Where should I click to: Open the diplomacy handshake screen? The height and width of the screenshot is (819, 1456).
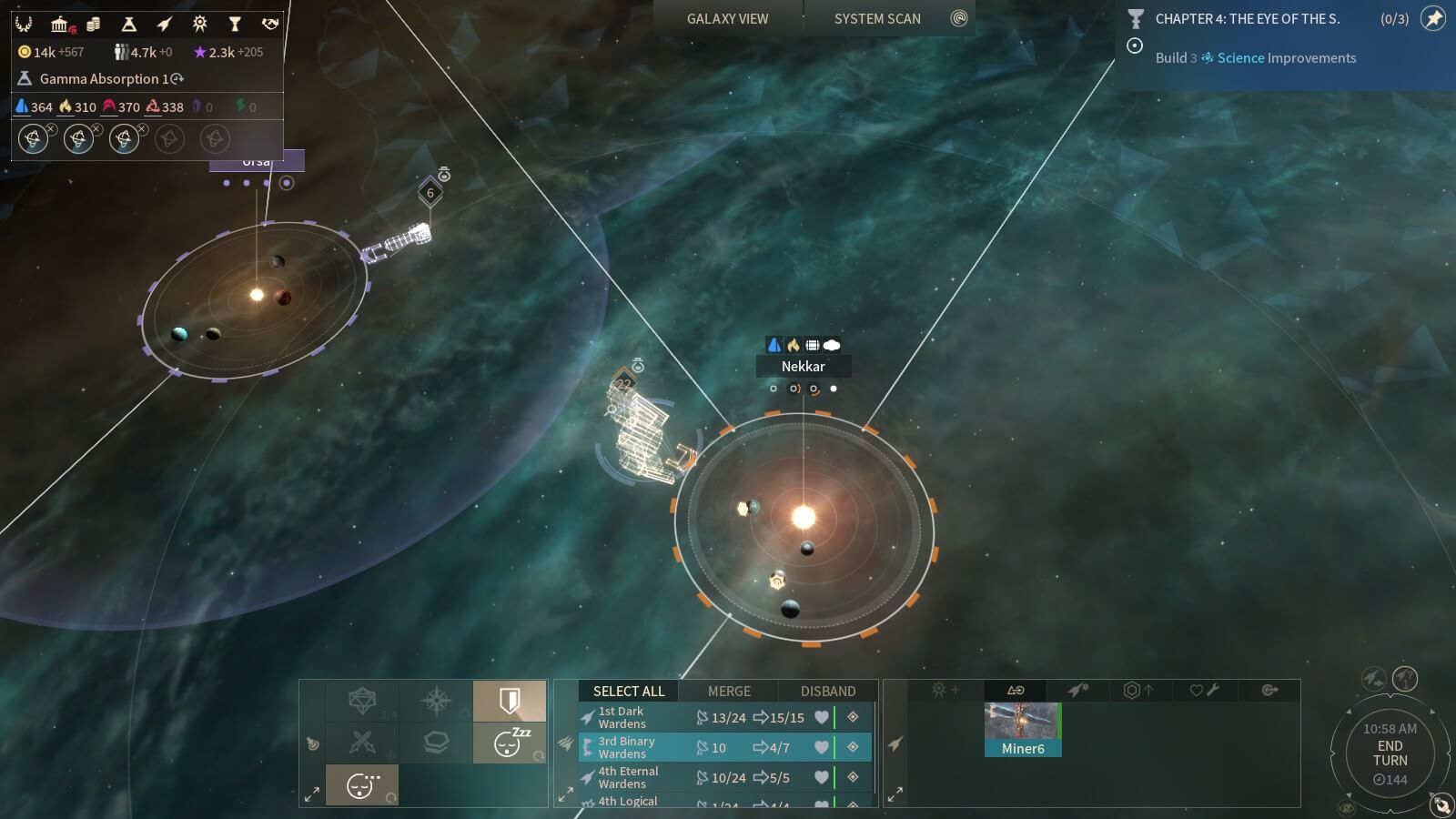pyautogui.click(x=270, y=24)
